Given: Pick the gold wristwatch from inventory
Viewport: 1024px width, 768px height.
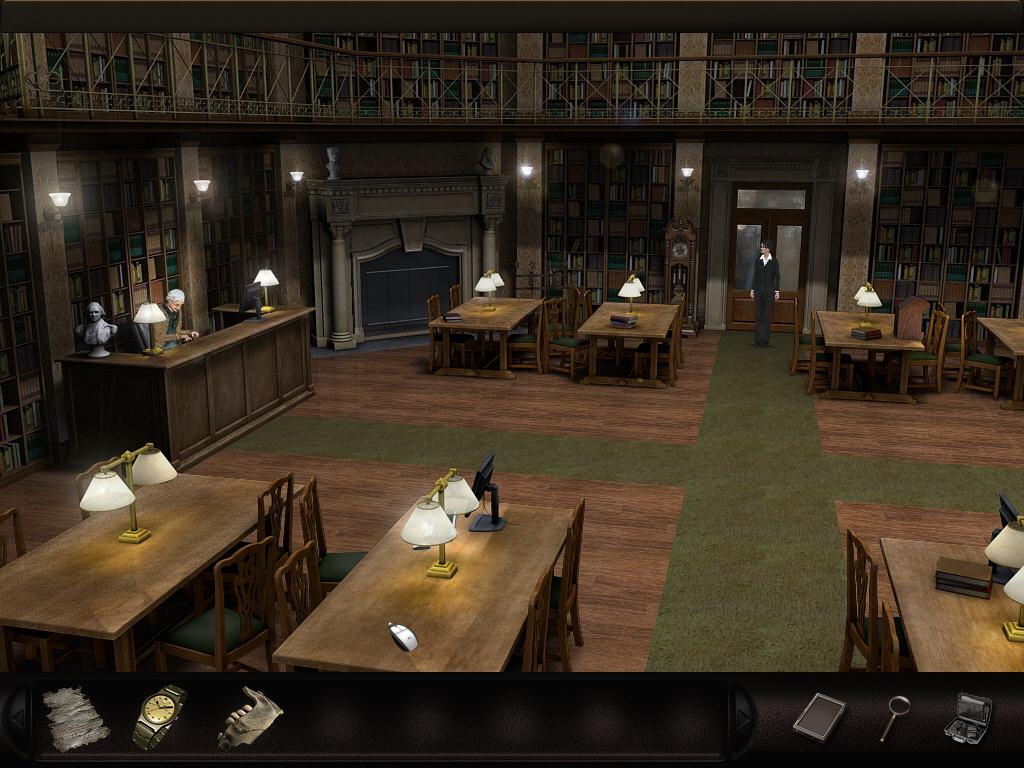Looking at the screenshot, I should point(159,716).
